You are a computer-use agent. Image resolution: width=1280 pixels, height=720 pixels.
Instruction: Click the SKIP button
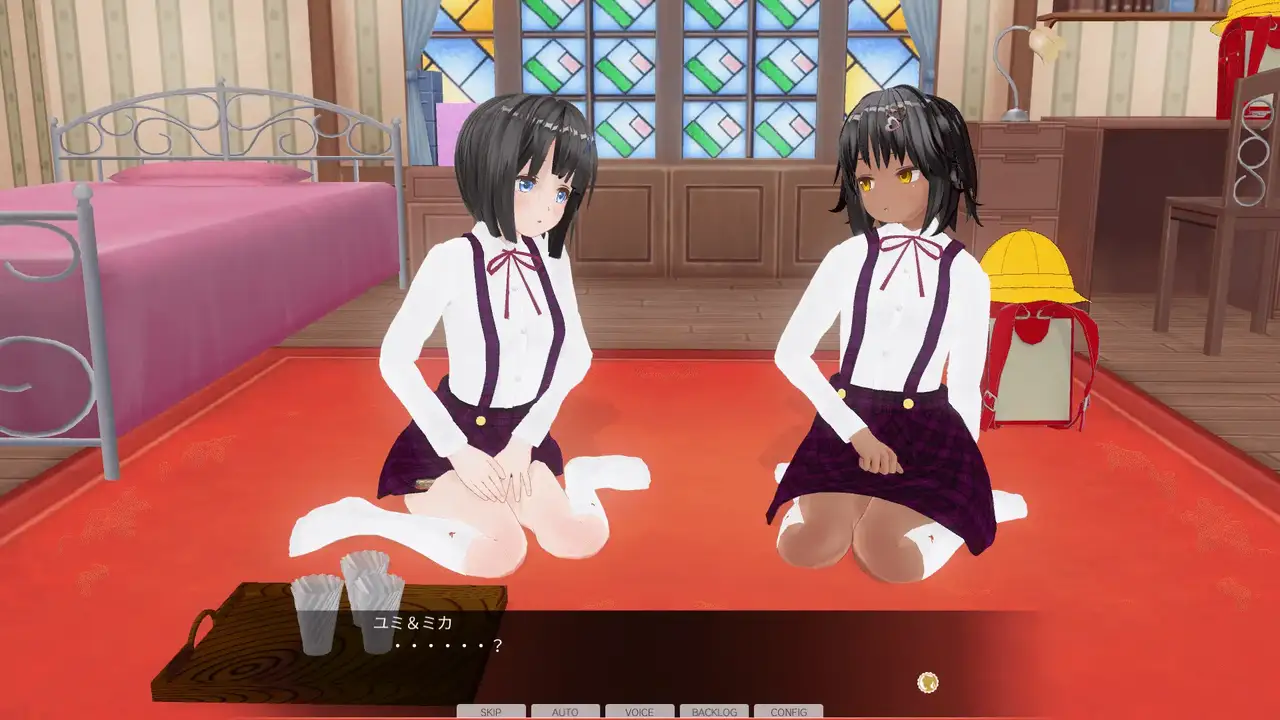491,712
